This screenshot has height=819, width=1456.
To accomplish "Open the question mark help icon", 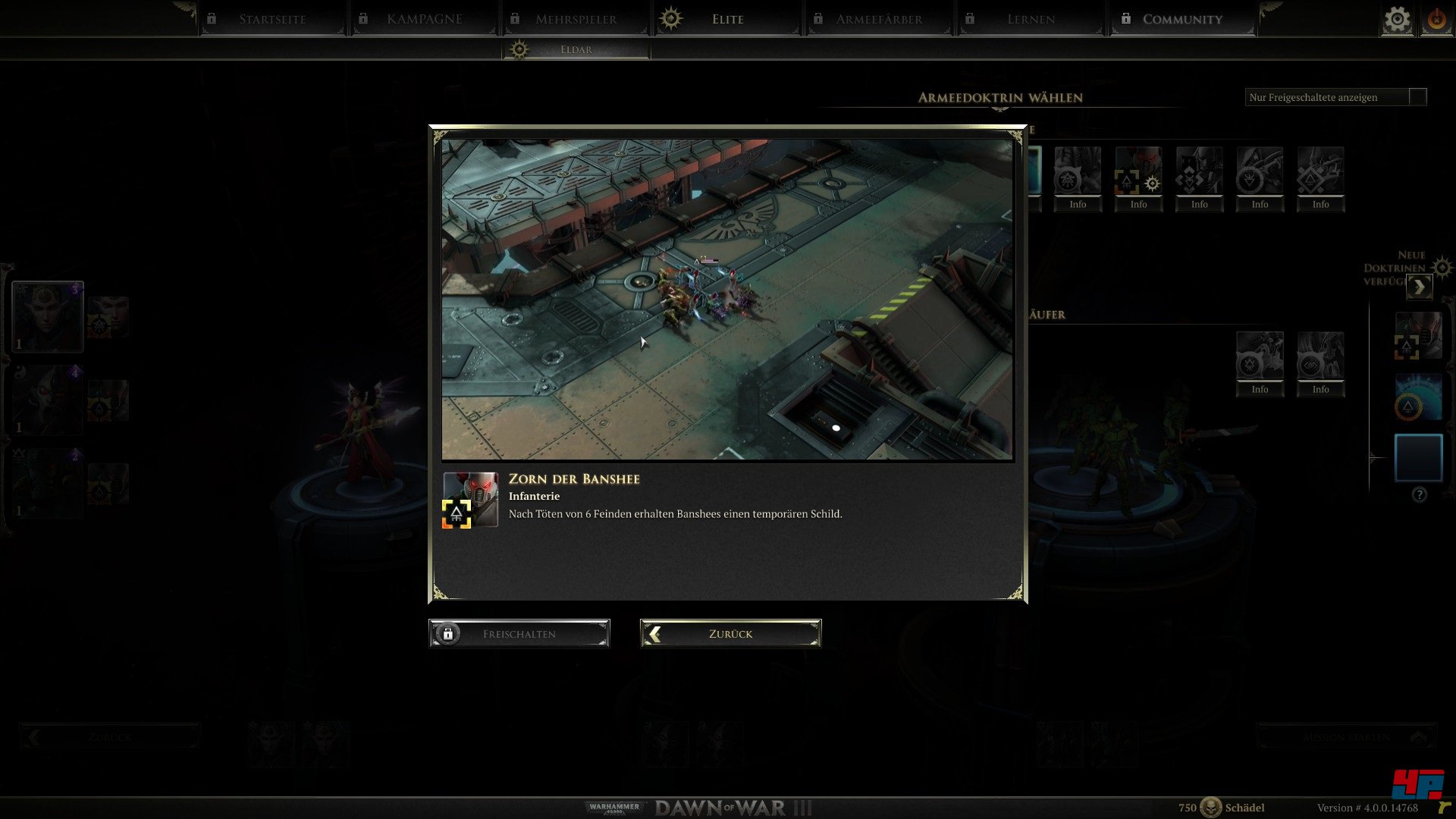I will (1420, 494).
